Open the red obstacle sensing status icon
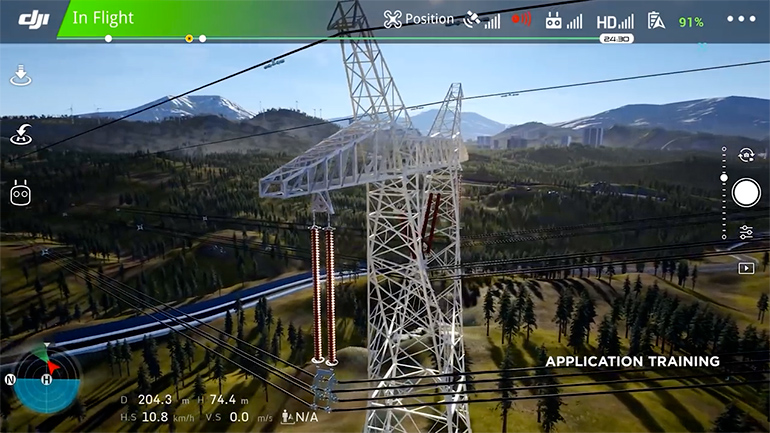The width and height of the screenshot is (770, 433). coord(521,19)
